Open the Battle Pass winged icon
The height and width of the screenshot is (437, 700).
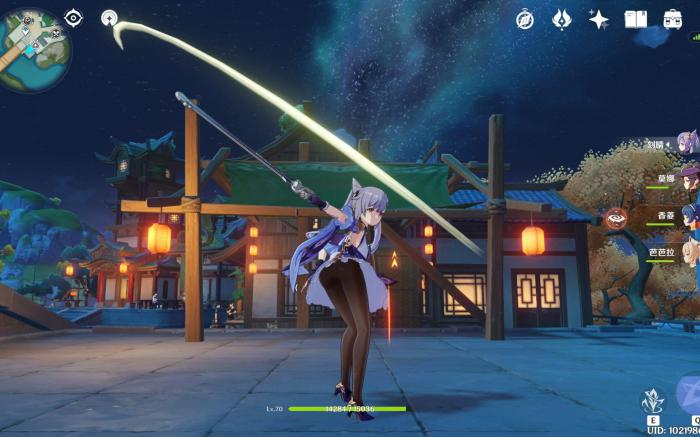point(562,19)
